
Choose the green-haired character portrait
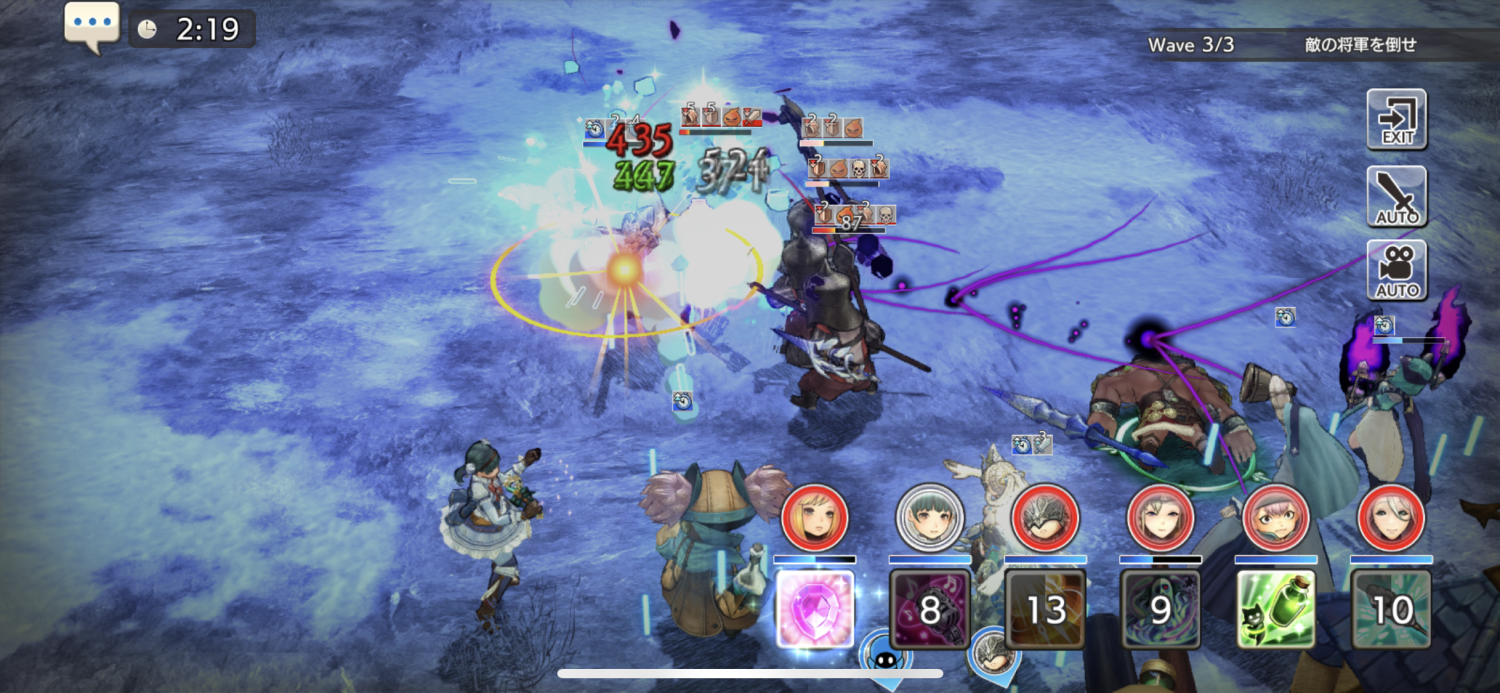tap(930, 517)
